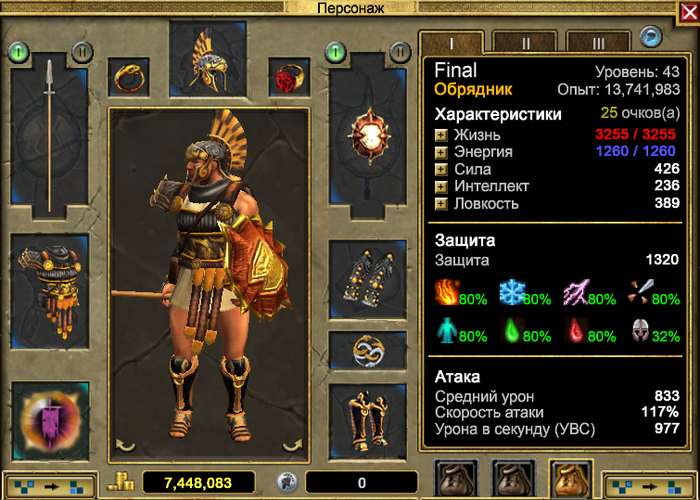Add a point to Жизнь

(x=441, y=135)
